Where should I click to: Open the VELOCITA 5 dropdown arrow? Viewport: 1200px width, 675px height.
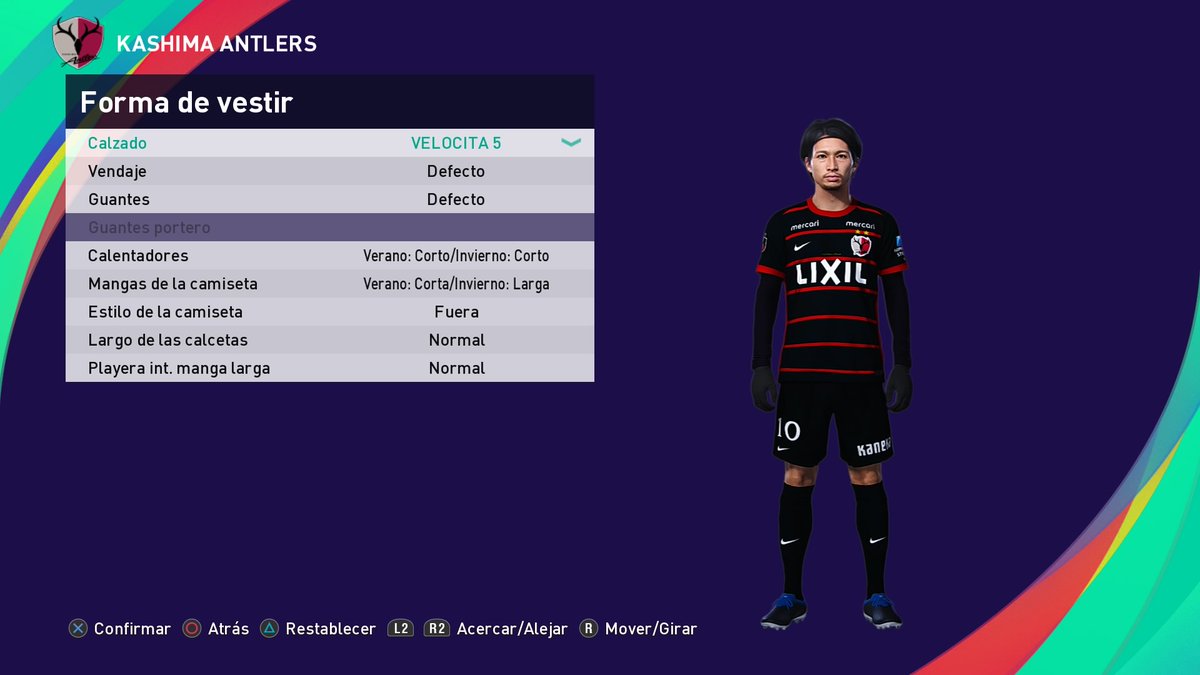(x=571, y=143)
